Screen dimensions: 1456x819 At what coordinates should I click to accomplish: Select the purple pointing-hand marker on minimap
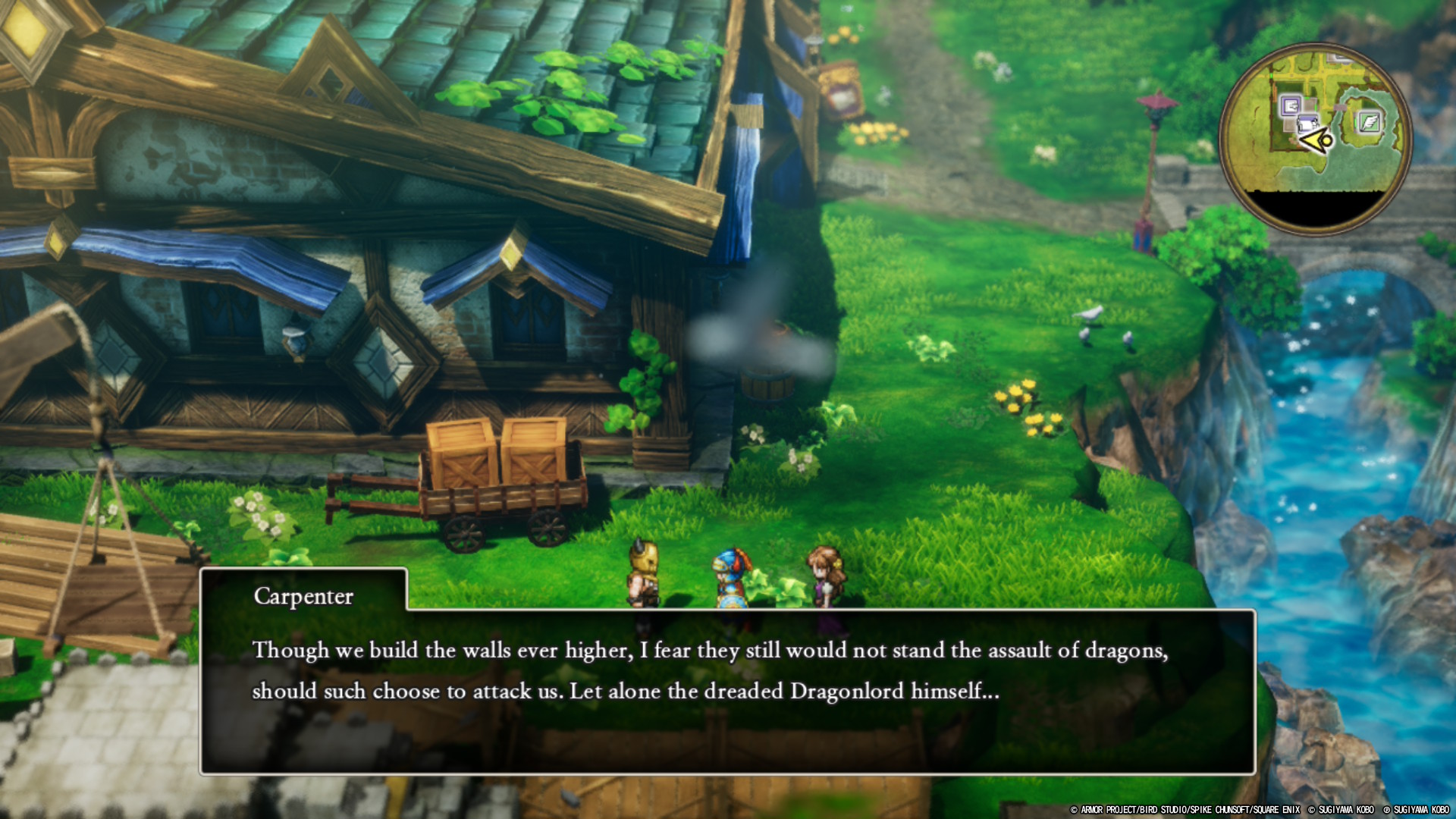[1290, 105]
